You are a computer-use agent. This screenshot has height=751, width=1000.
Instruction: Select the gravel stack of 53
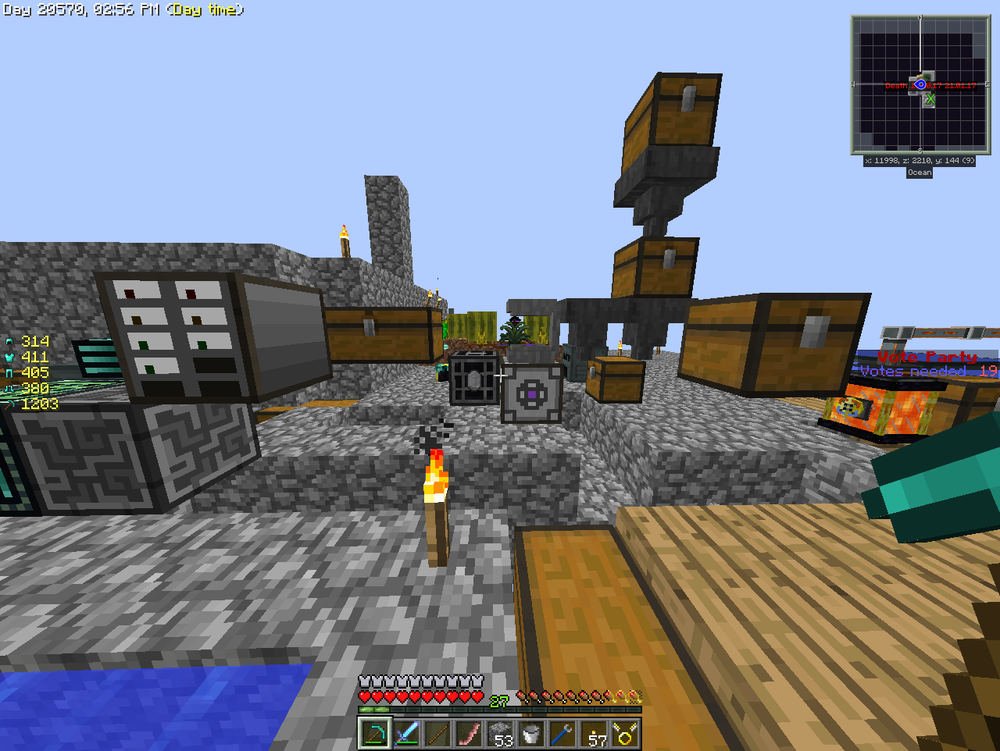pos(500,733)
